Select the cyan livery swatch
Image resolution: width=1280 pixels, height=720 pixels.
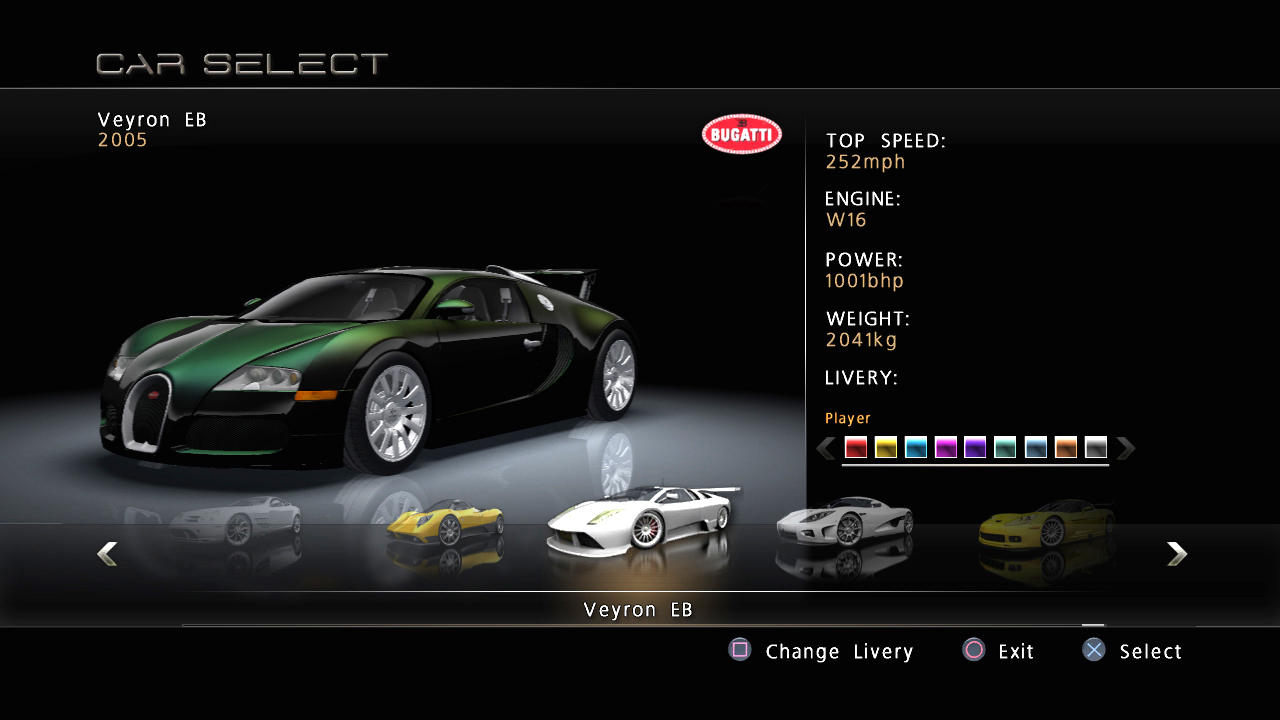point(916,448)
